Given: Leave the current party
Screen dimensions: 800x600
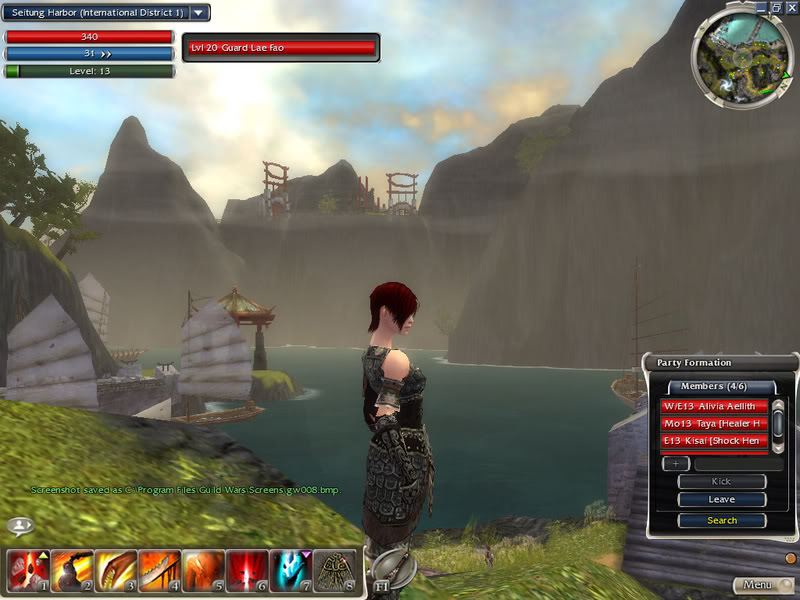Looking at the screenshot, I should coord(722,499).
